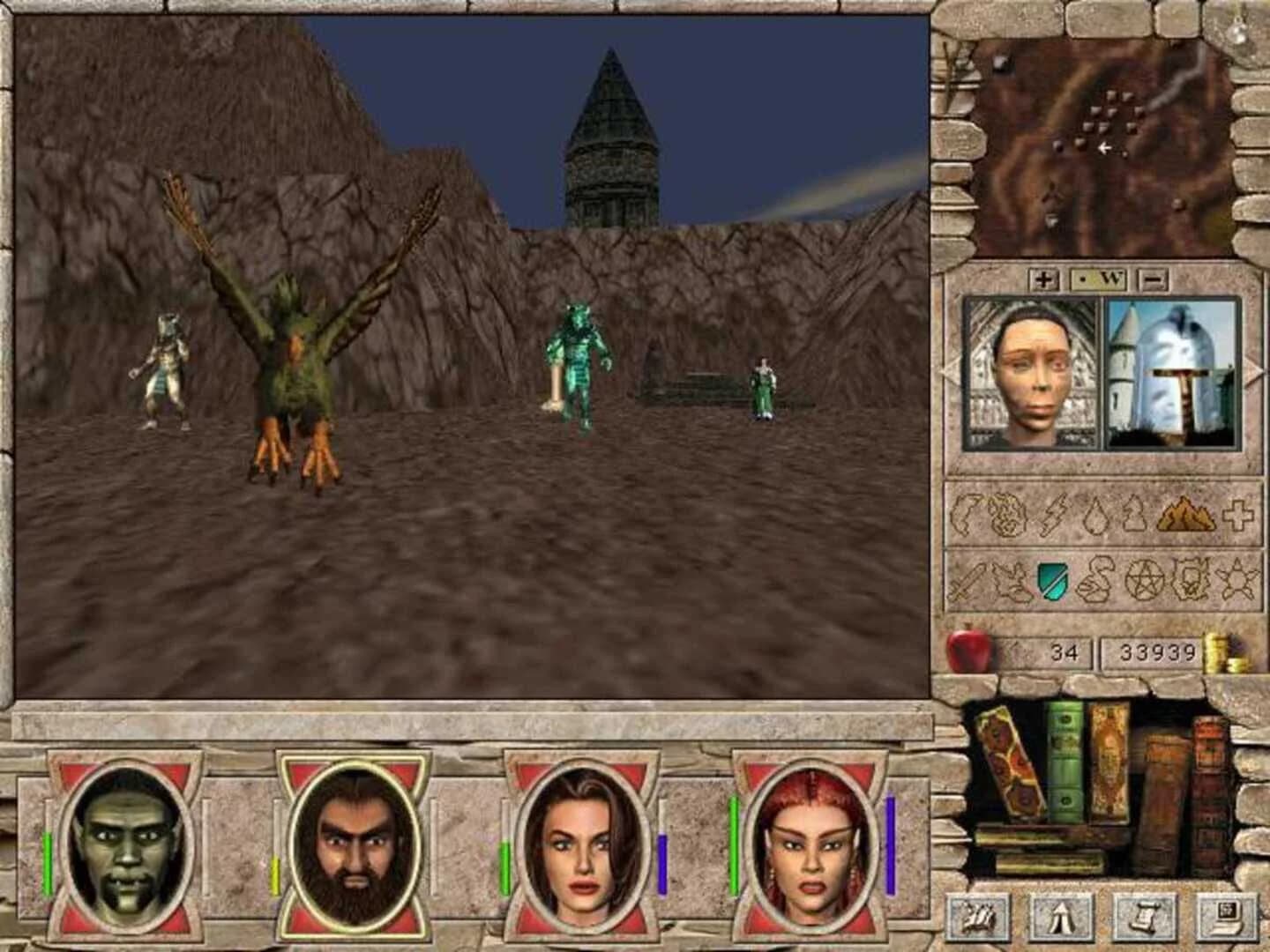Click the teal shield spell icon

pyautogui.click(x=1052, y=582)
